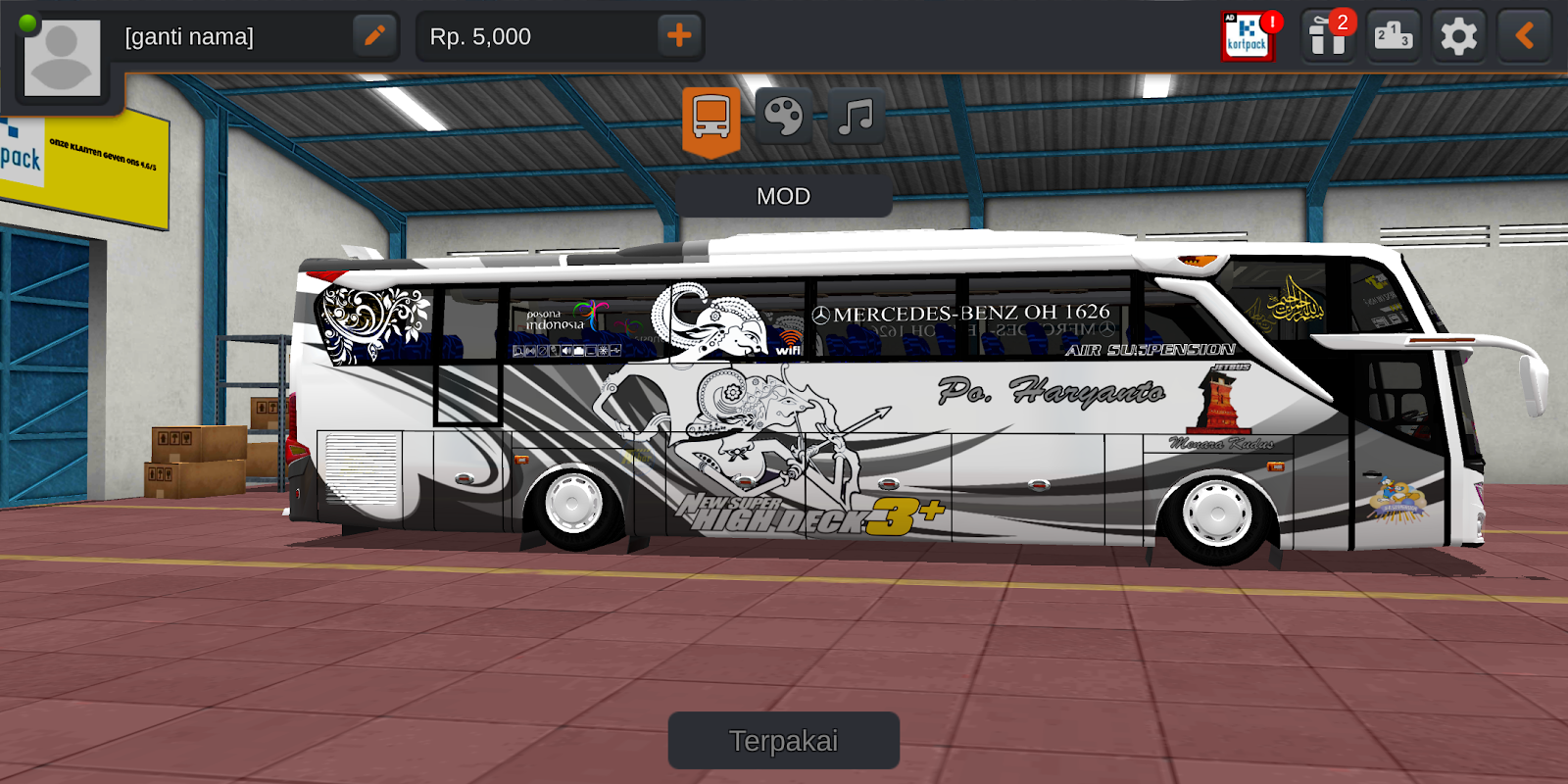Click the badge counter on the gift icon
Screen dimensions: 1568x784
pyautogui.click(x=1342, y=20)
